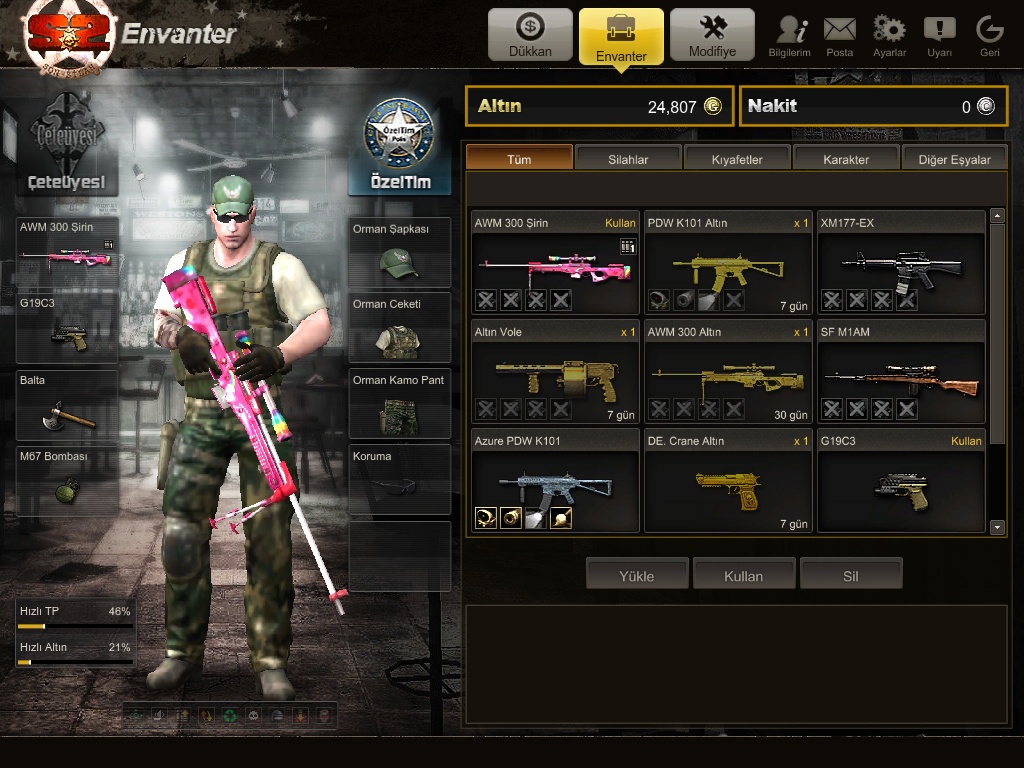Click the Yükle button
The image size is (1024, 768).
tap(636, 576)
